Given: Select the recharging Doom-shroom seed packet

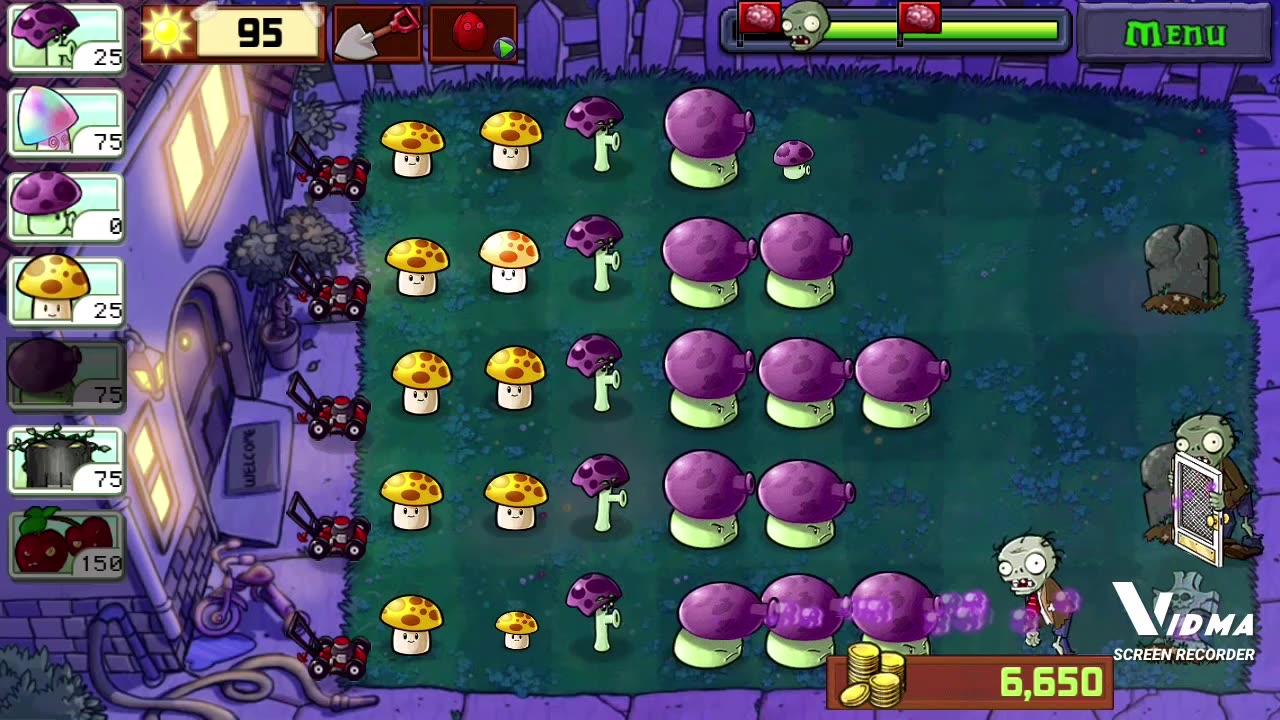Looking at the screenshot, I should (65, 373).
